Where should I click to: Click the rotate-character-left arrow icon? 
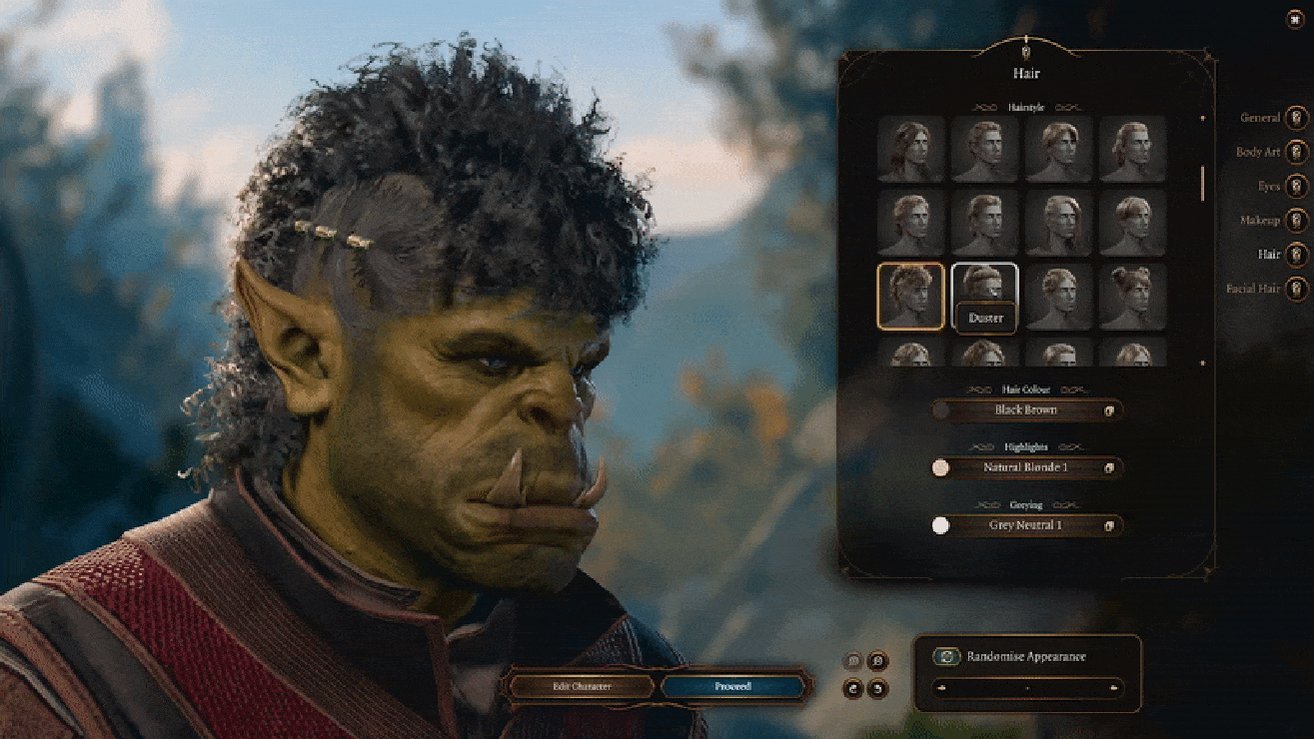point(853,687)
